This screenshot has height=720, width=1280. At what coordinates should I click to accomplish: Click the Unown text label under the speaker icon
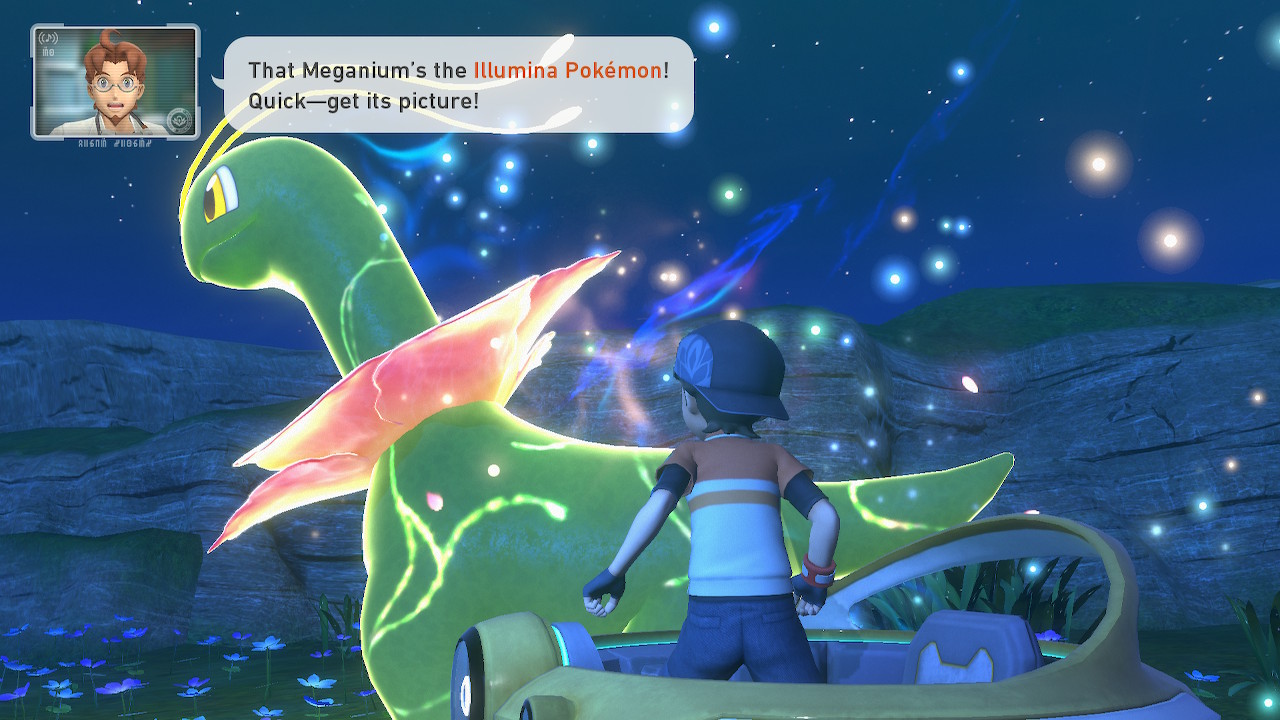(x=48, y=52)
